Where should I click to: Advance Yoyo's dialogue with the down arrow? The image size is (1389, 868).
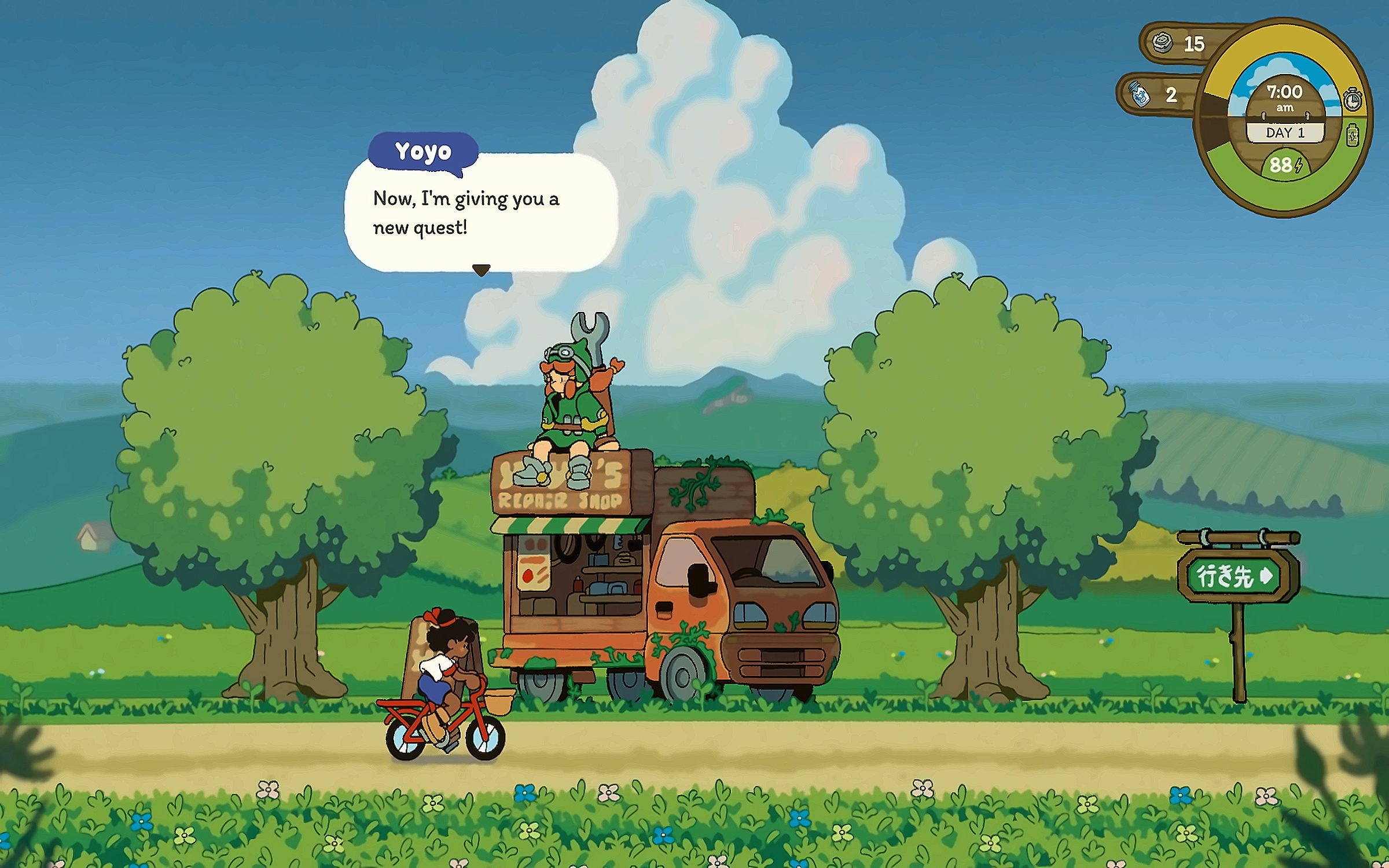pyautogui.click(x=481, y=270)
